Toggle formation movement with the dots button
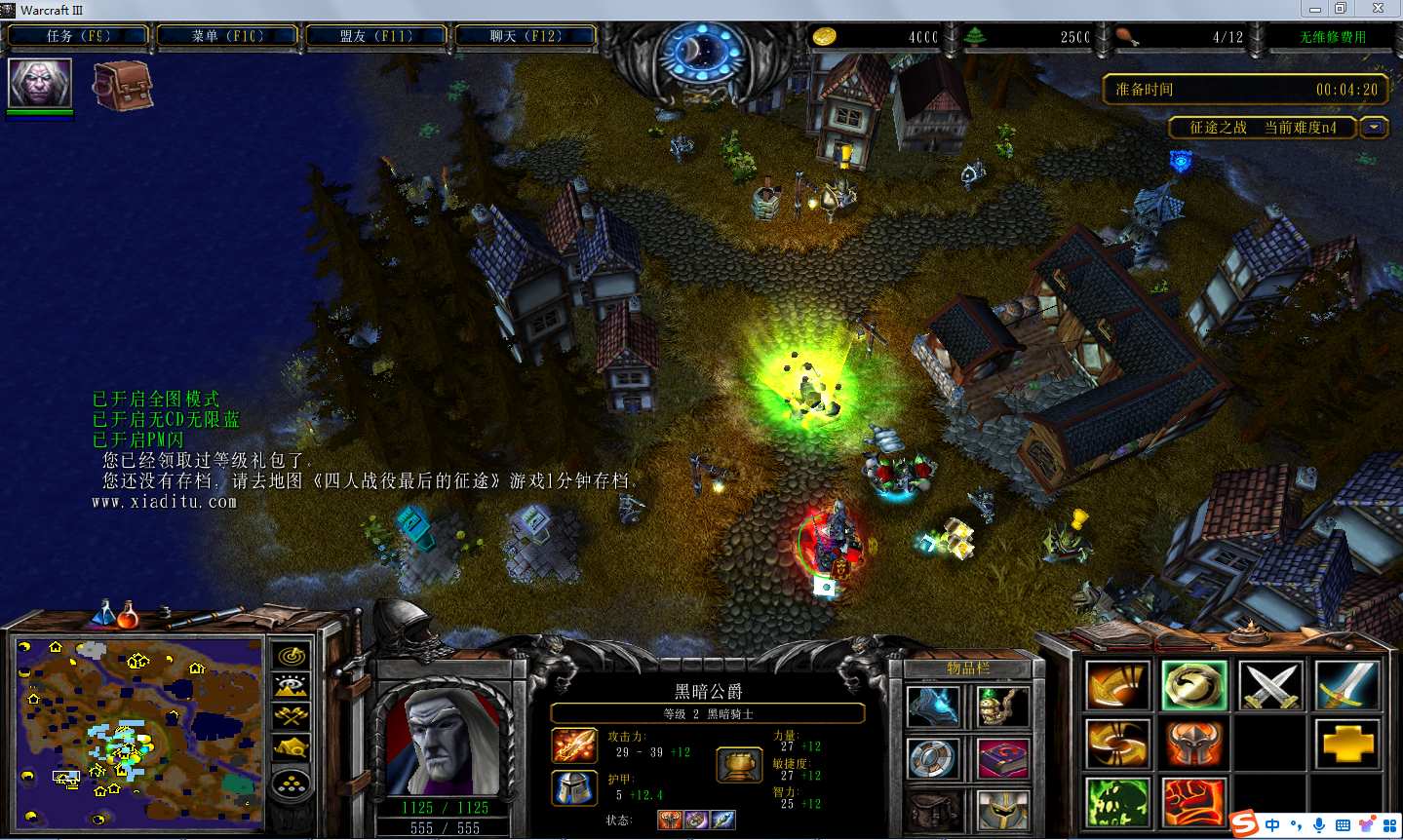 pos(291,783)
